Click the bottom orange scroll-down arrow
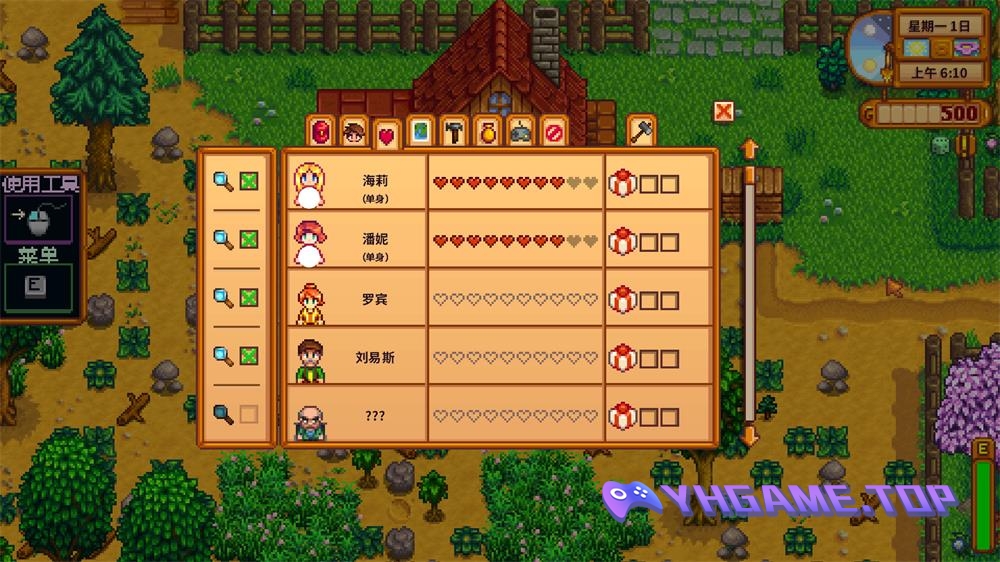This screenshot has height=562, width=1000. coord(750,436)
